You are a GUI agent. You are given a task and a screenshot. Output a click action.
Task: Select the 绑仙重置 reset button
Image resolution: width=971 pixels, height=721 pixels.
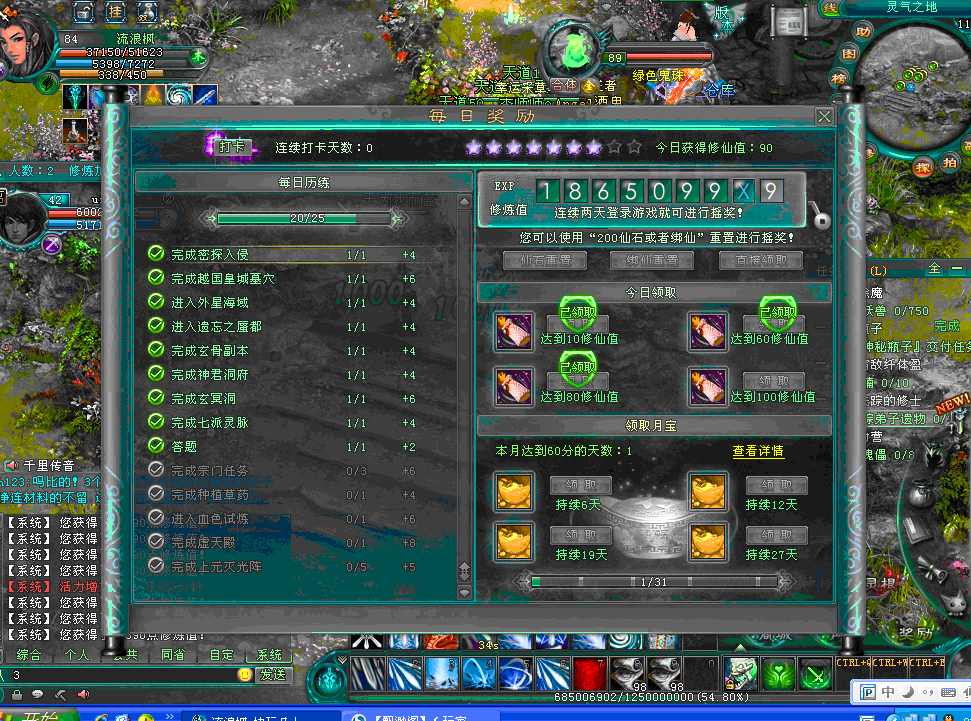coord(652,260)
